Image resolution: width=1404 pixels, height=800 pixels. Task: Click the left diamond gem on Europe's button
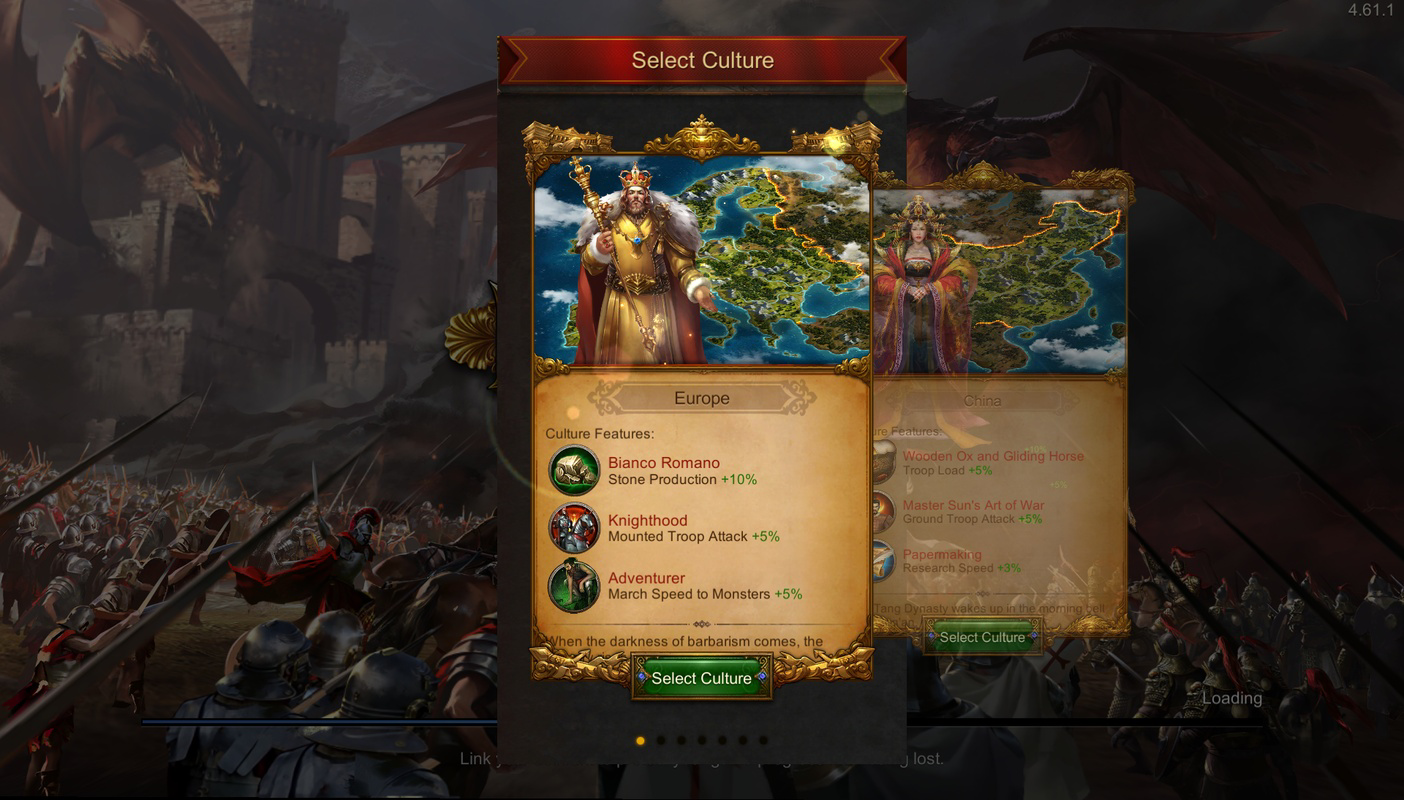640,678
